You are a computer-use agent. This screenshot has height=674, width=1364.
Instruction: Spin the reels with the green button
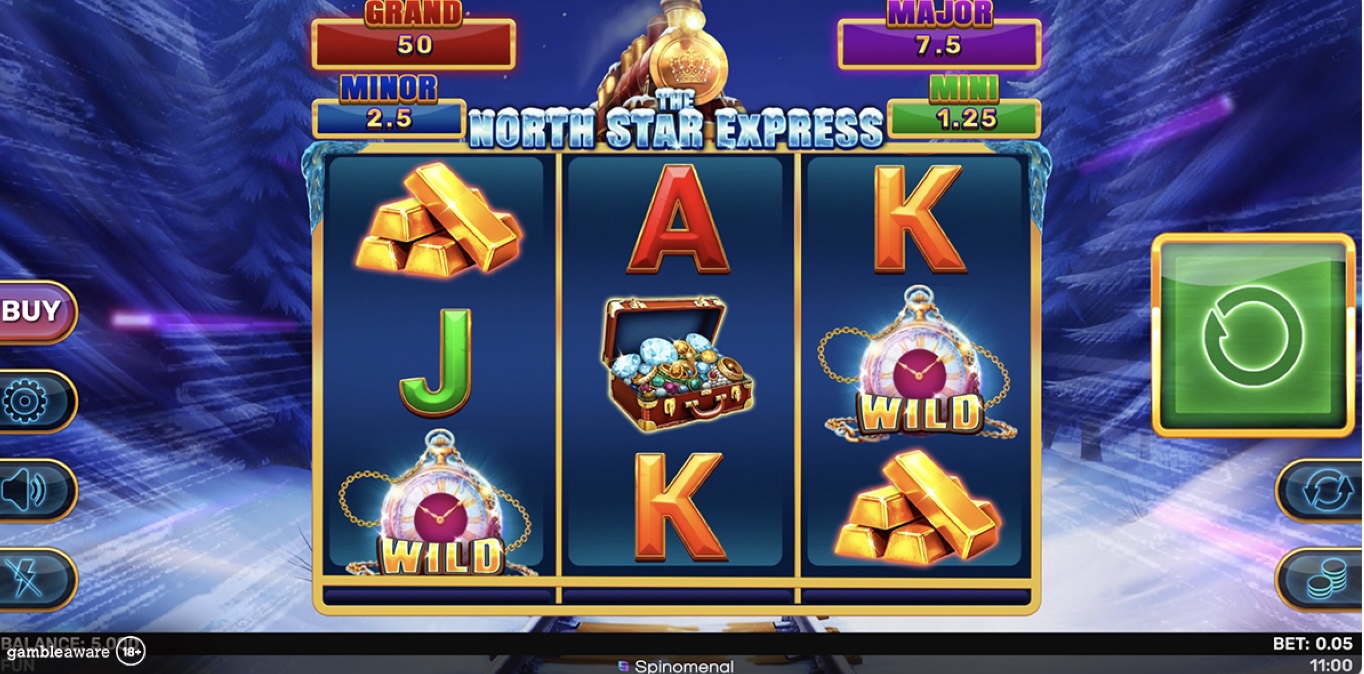pyautogui.click(x=1253, y=335)
